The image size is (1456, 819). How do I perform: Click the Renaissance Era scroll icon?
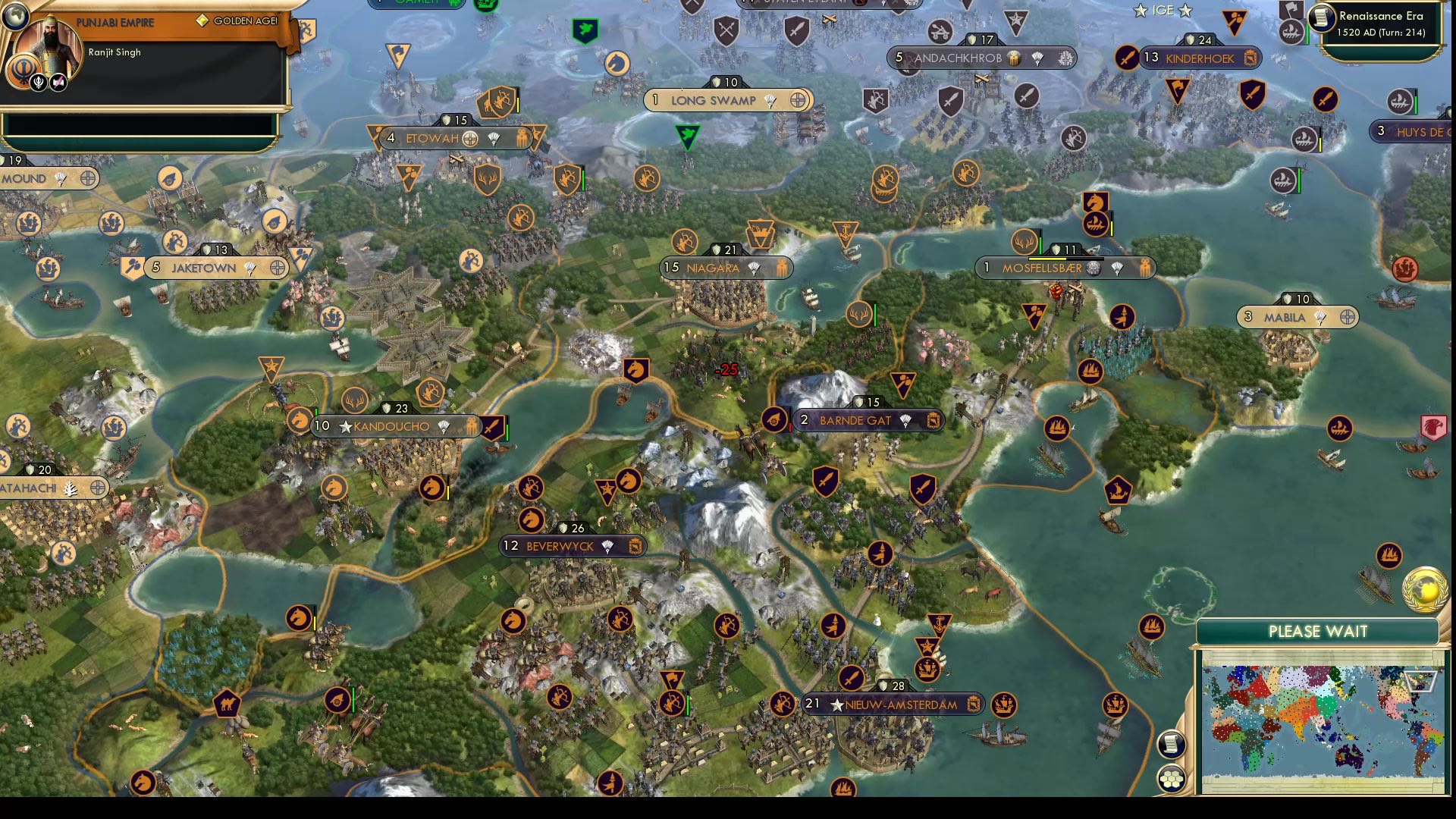pyautogui.click(x=1321, y=18)
